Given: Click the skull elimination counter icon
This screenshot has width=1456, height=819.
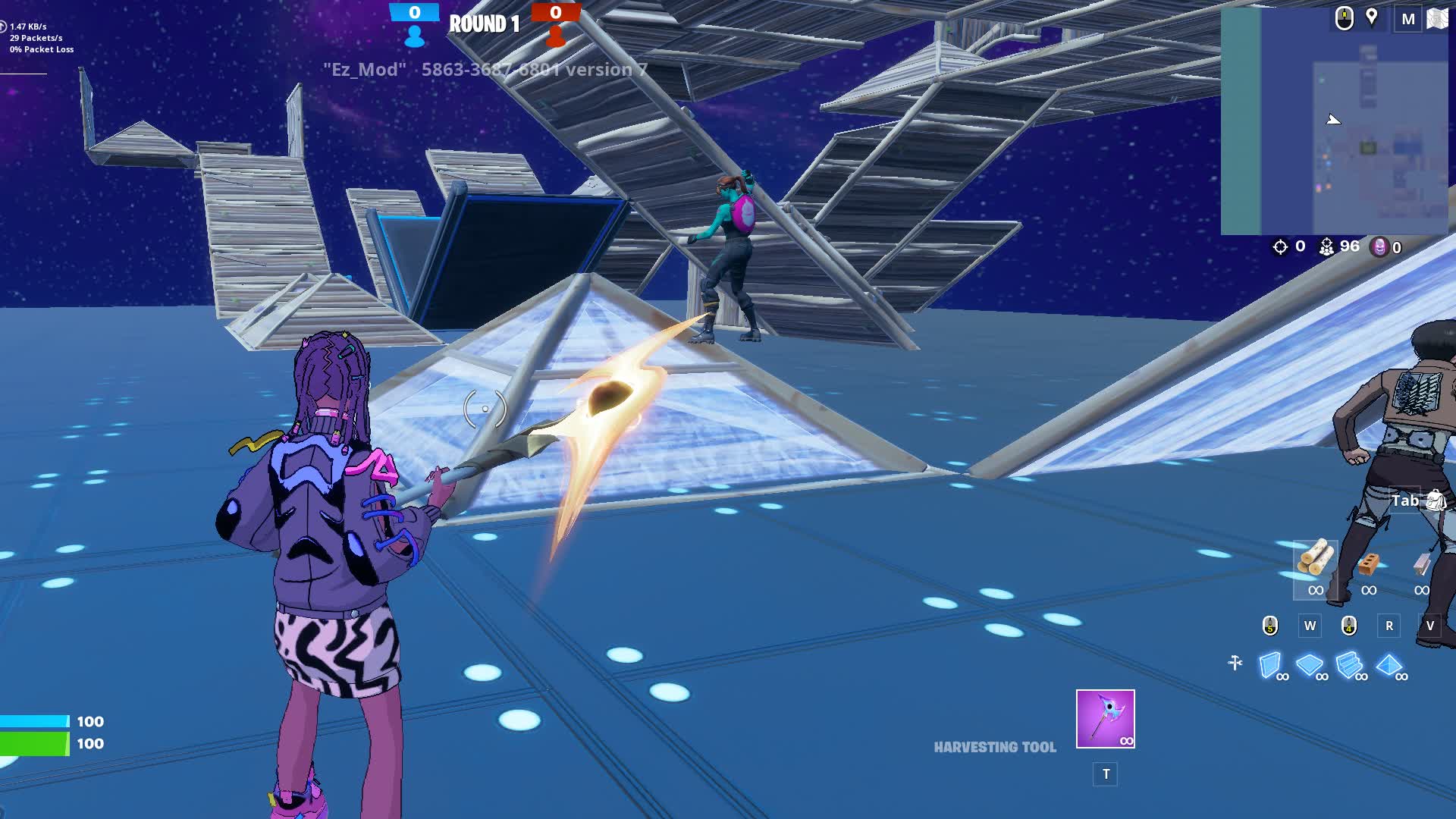Looking at the screenshot, I should tap(1377, 247).
